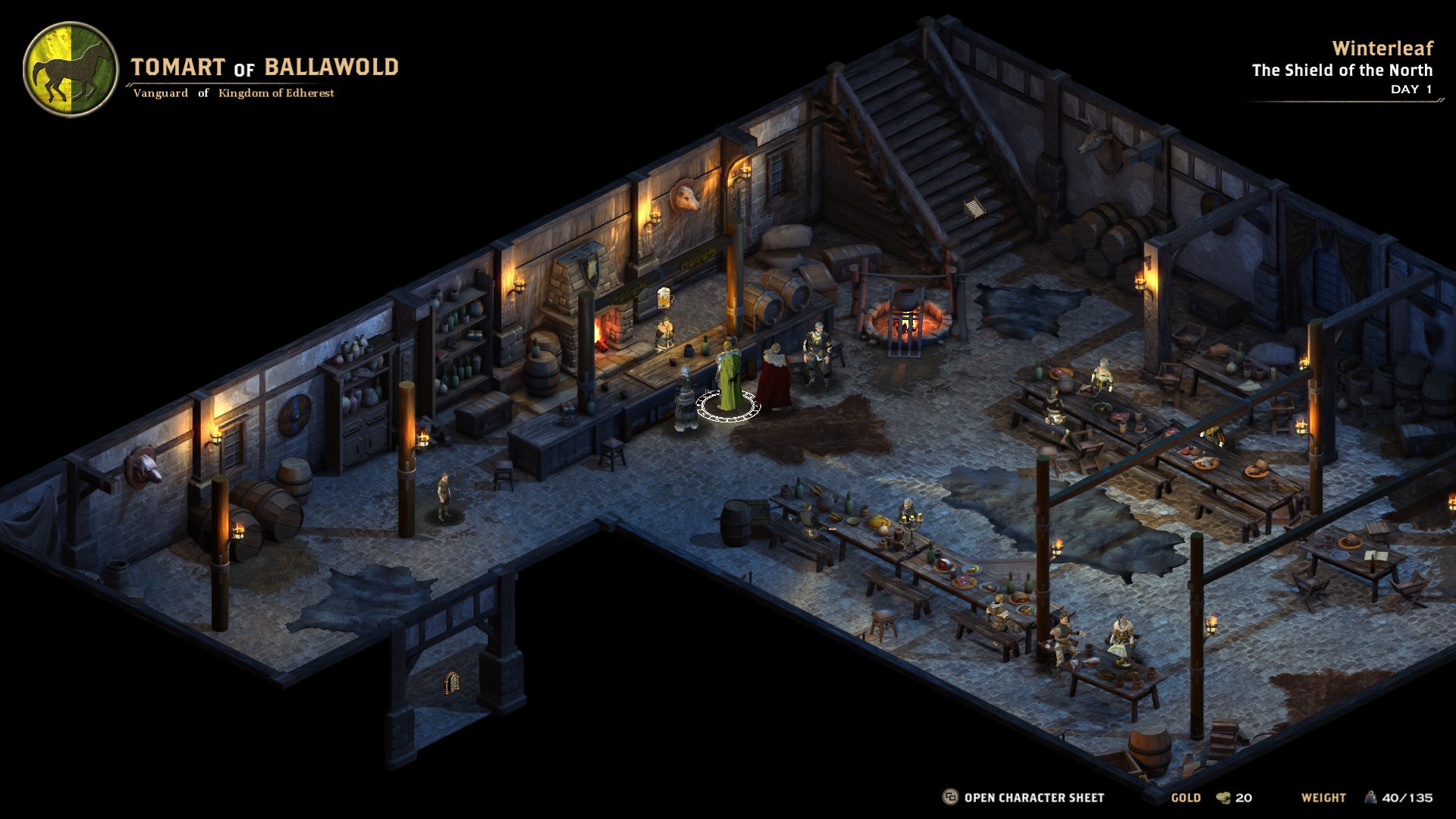
Task: Click the cooking pot over the fire pit
Action: coord(907,296)
